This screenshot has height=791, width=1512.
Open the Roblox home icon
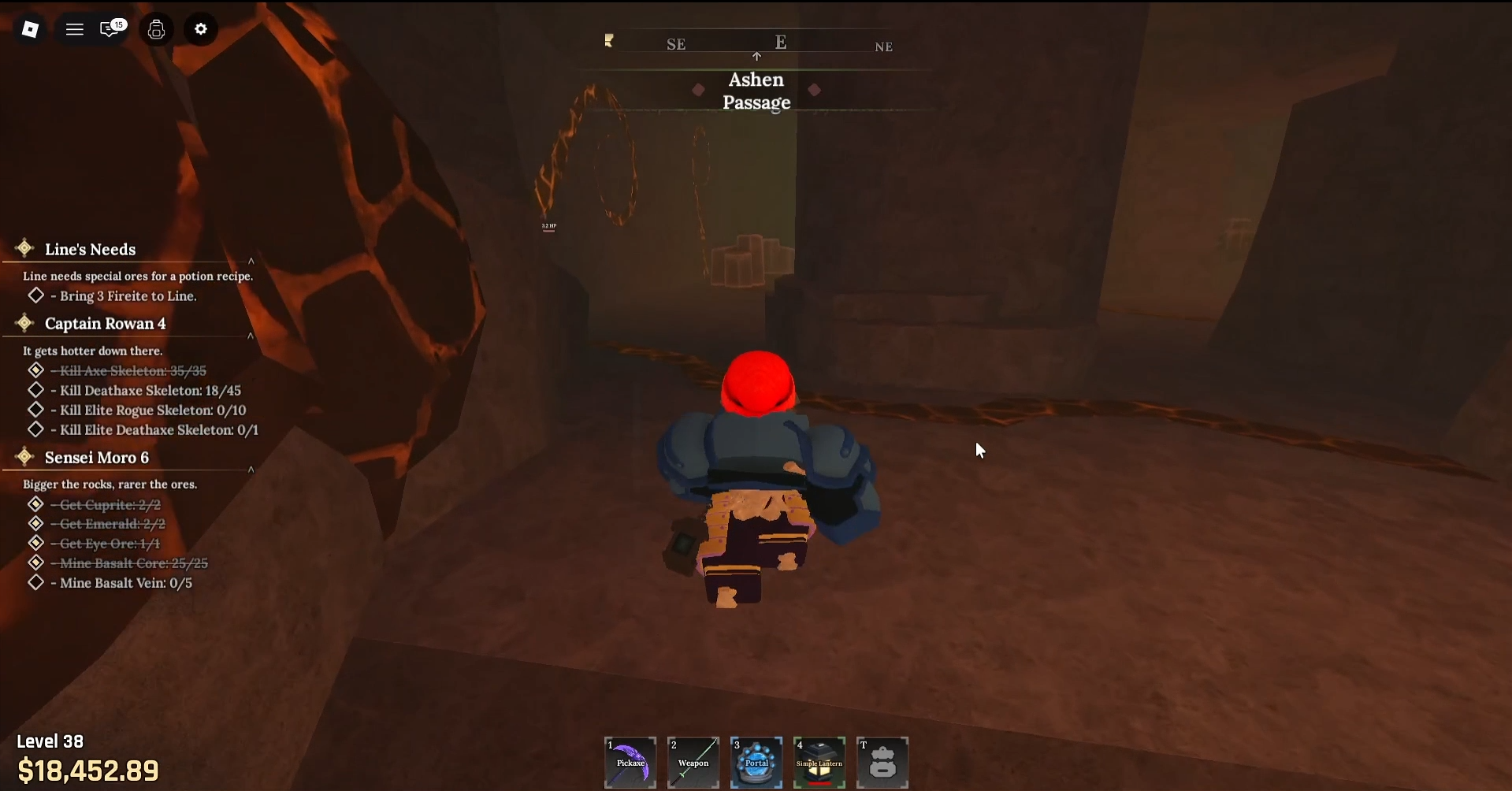(30, 29)
